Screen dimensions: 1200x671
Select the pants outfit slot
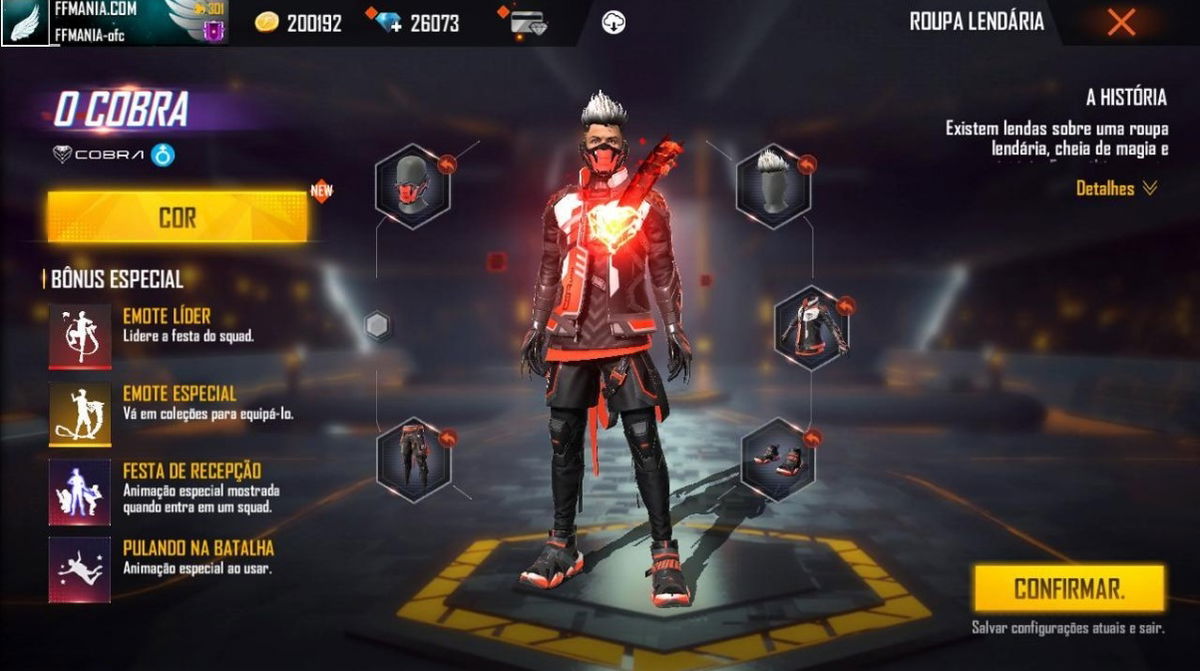click(413, 459)
